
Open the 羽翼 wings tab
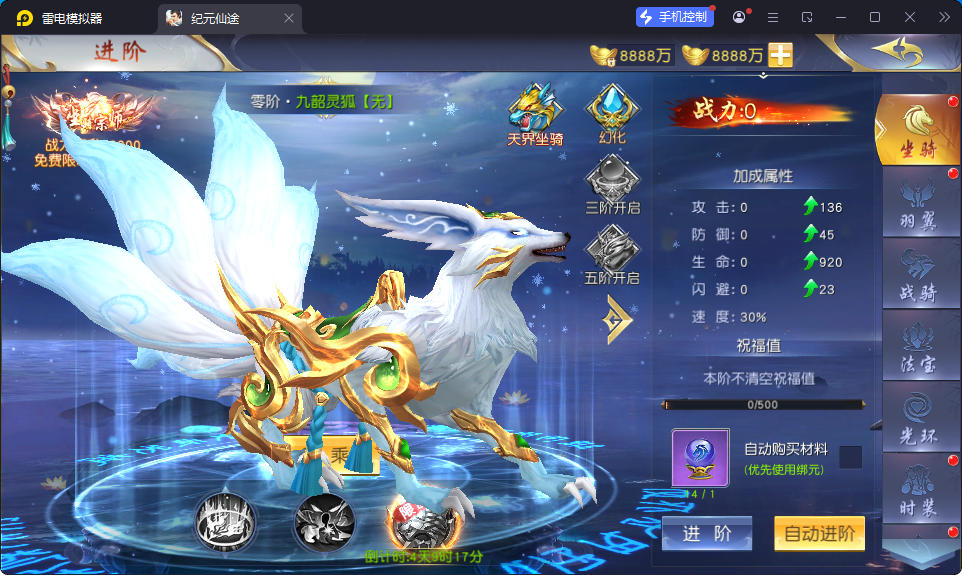[918, 203]
